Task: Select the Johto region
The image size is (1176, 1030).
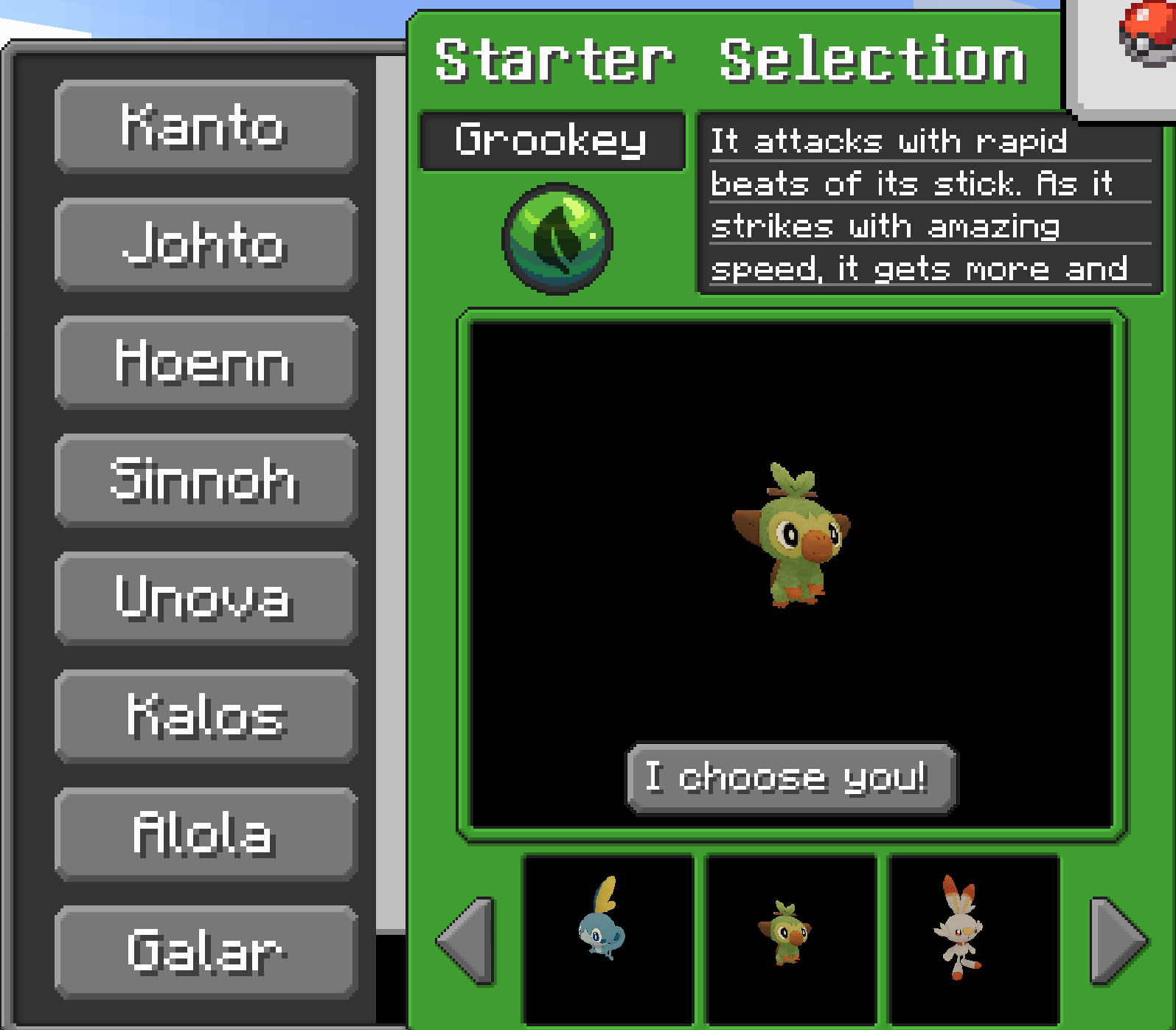Action: coord(204,246)
